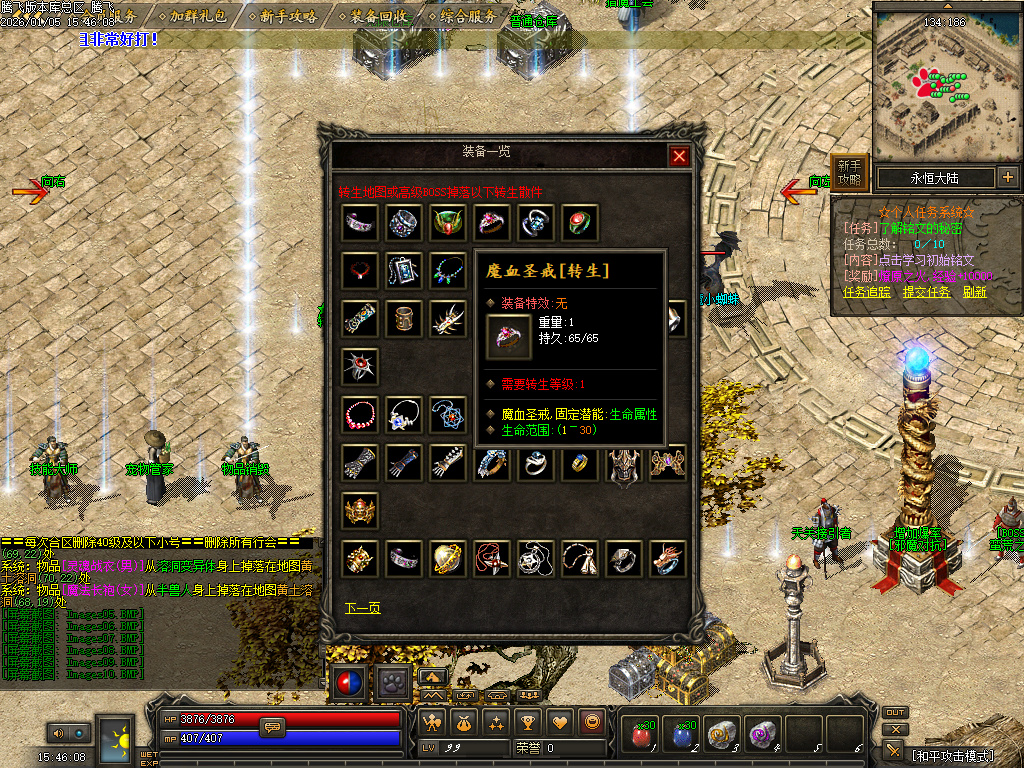Use the blue potion in hotbar slot 2
This screenshot has height=768, width=1024.
pos(682,735)
